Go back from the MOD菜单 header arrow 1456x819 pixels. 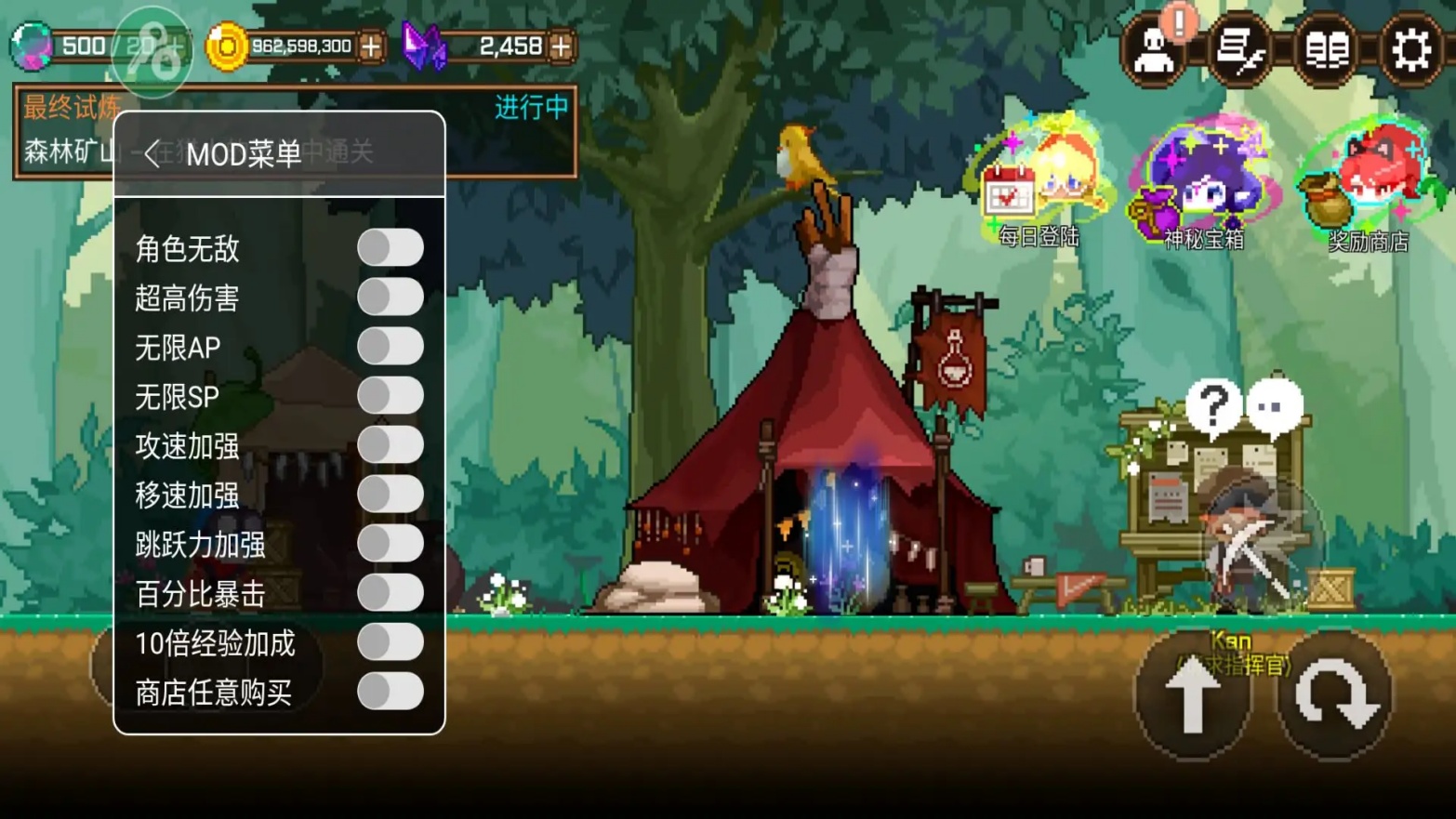[x=153, y=153]
